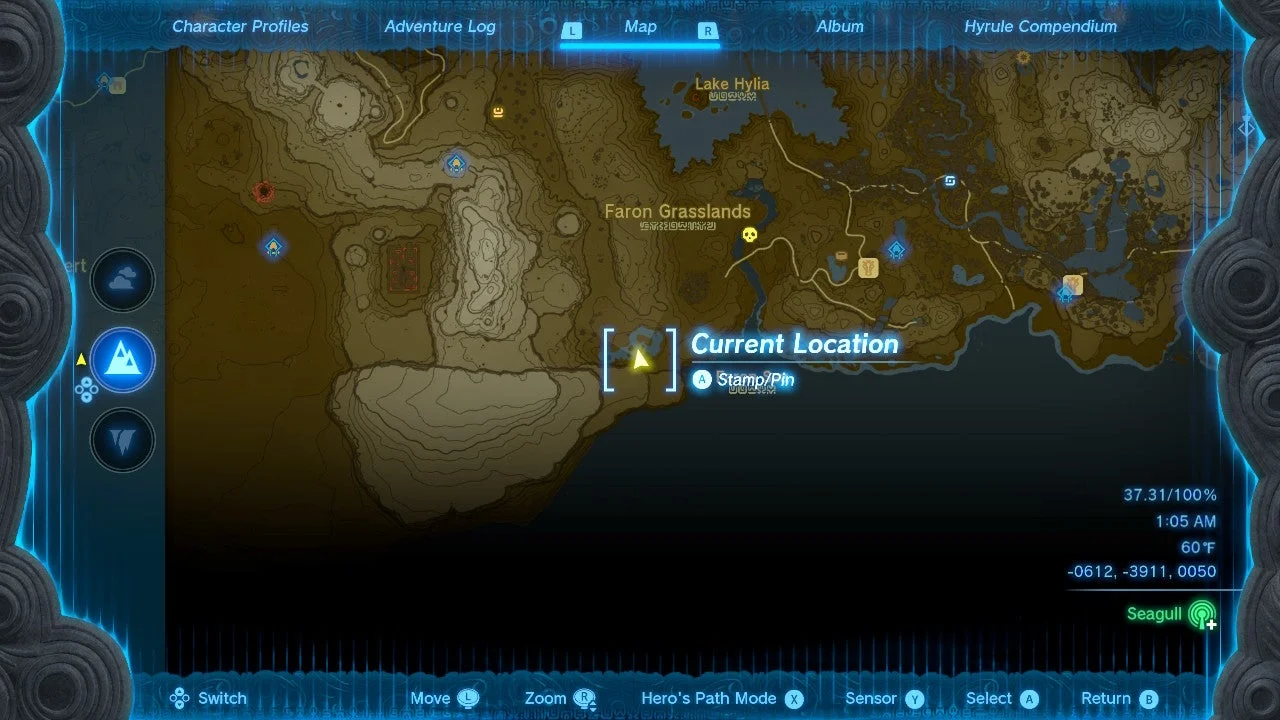Select the yellow current location arrow

(641, 360)
